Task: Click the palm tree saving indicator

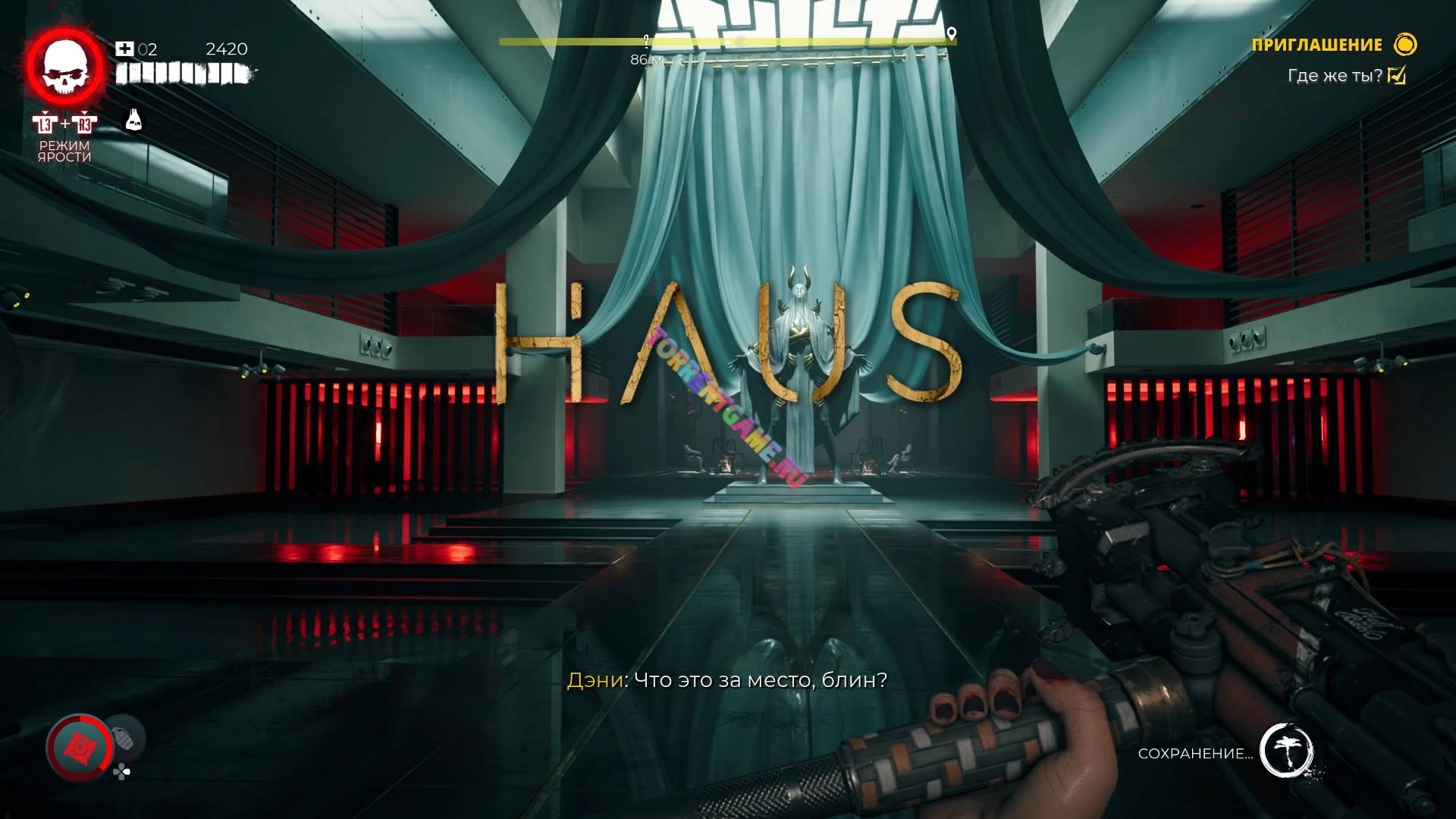Action: pyautogui.click(x=1286, y=750)
